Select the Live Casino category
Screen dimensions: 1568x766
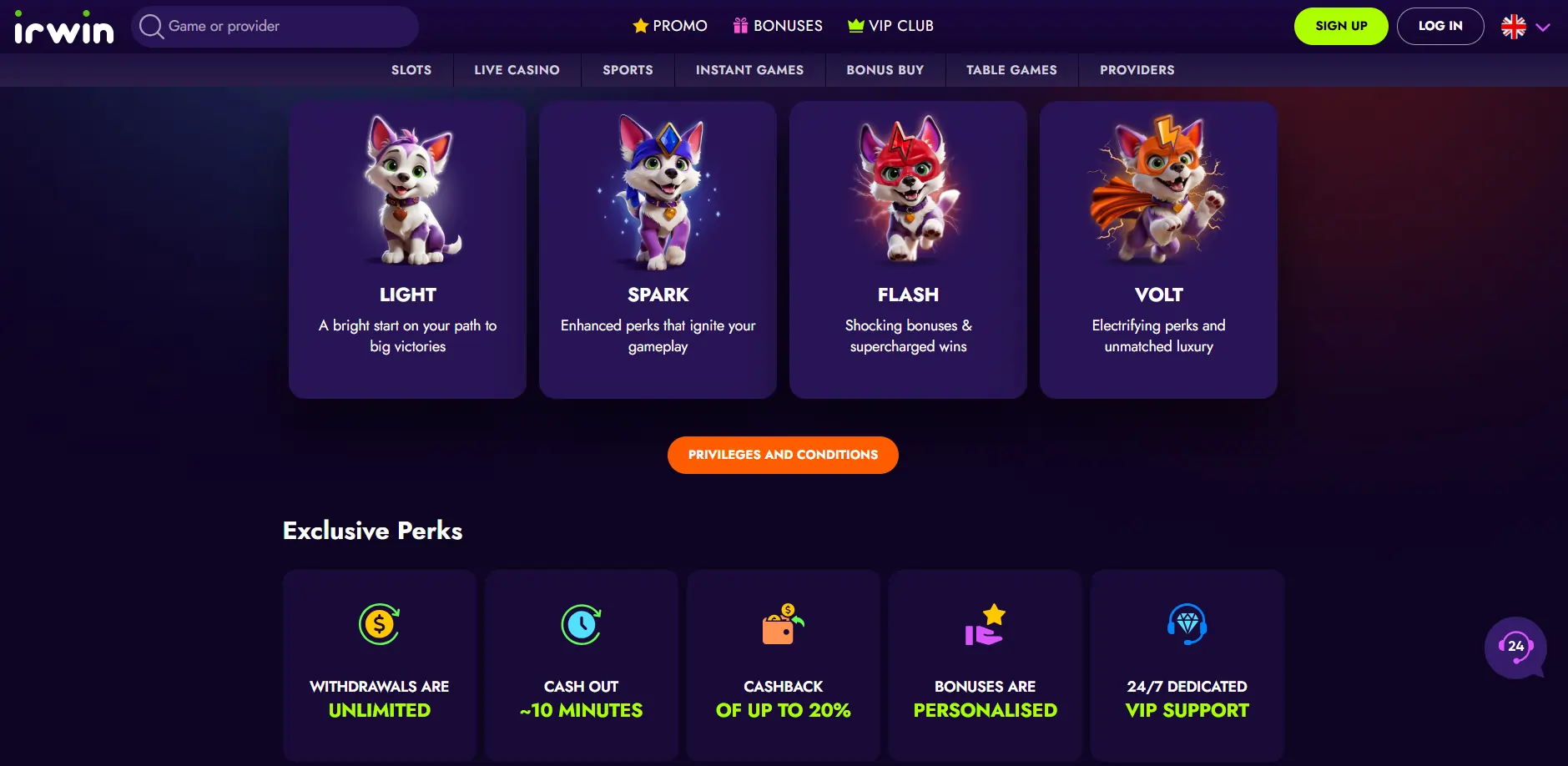(517, 70)
